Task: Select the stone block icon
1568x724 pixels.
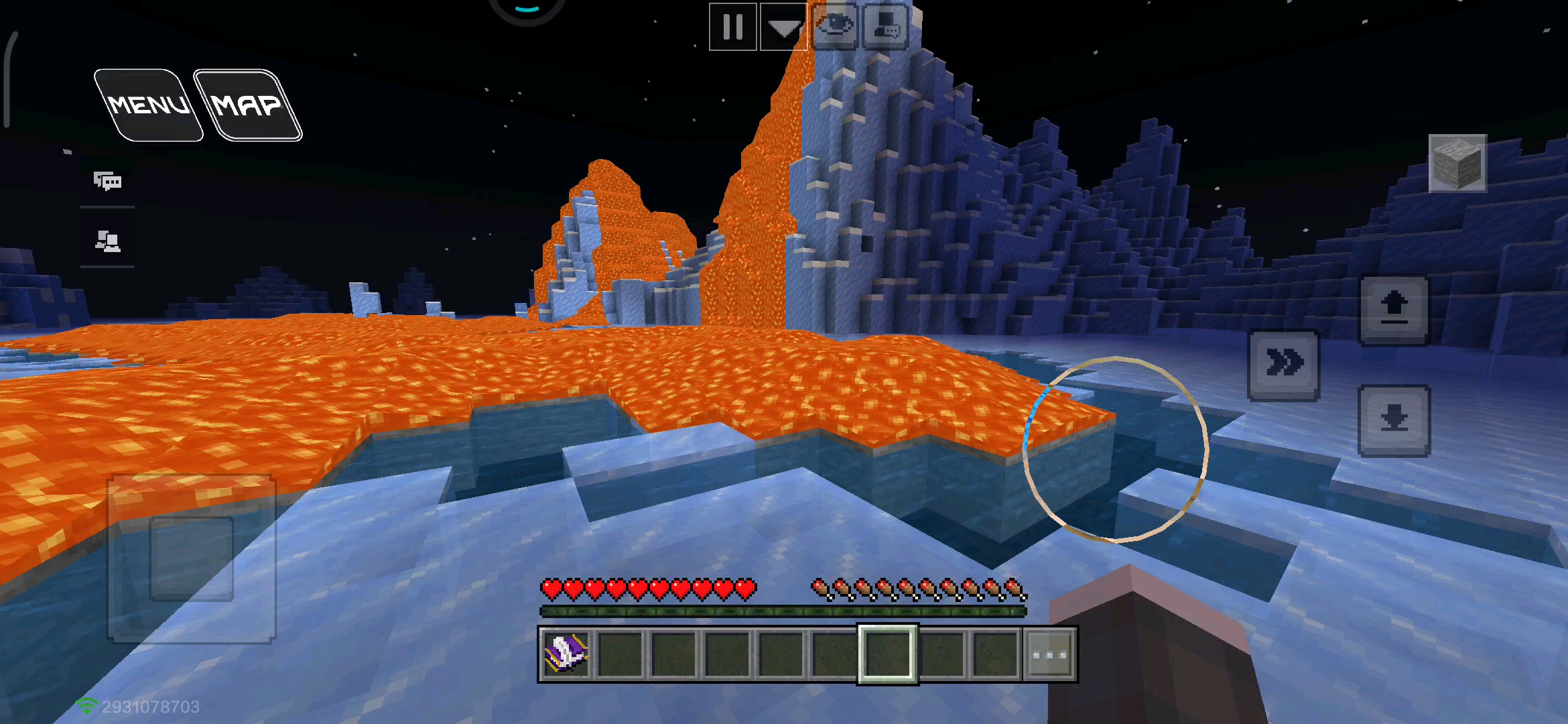Action: (x=1457, y=164)
